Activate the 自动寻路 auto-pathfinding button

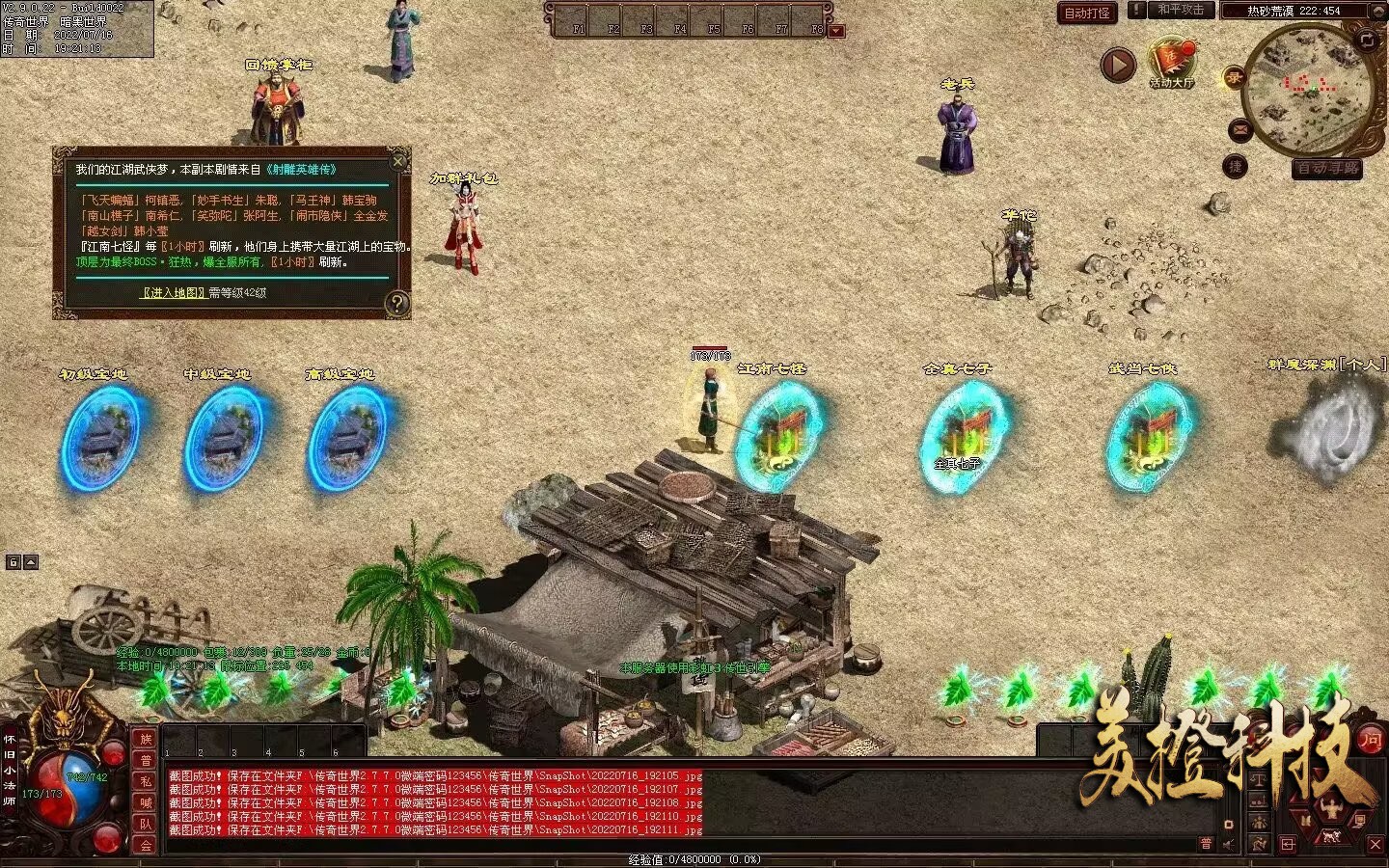[x=1327, y=169]
